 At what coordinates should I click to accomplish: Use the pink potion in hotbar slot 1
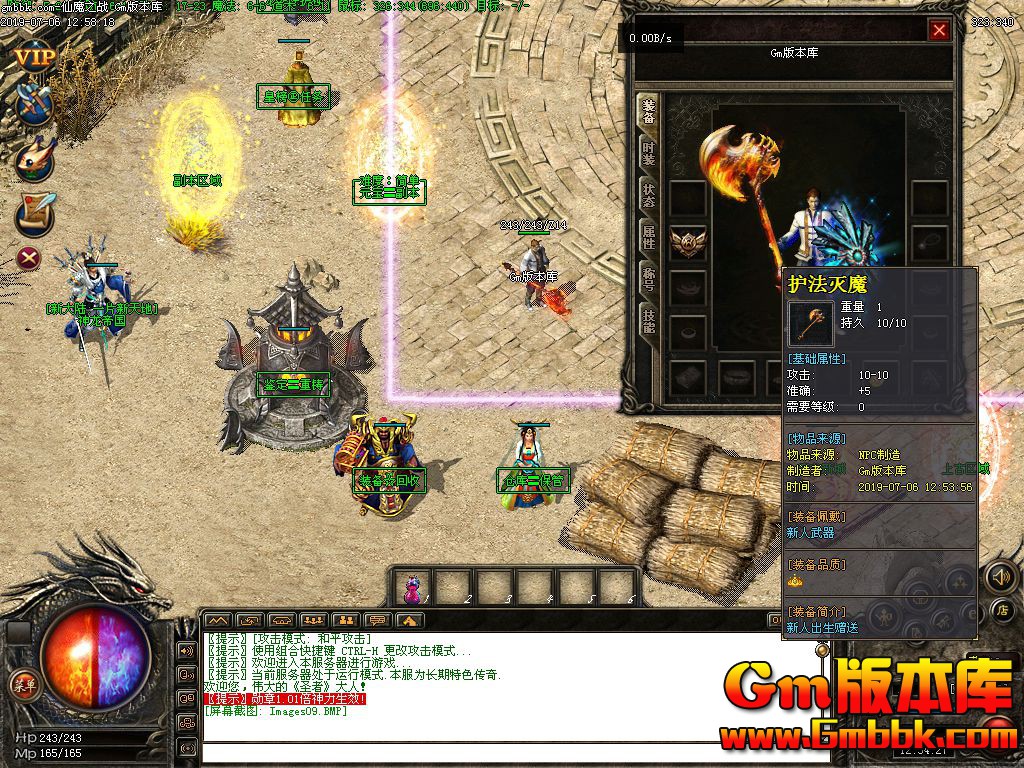pos(411,588)
